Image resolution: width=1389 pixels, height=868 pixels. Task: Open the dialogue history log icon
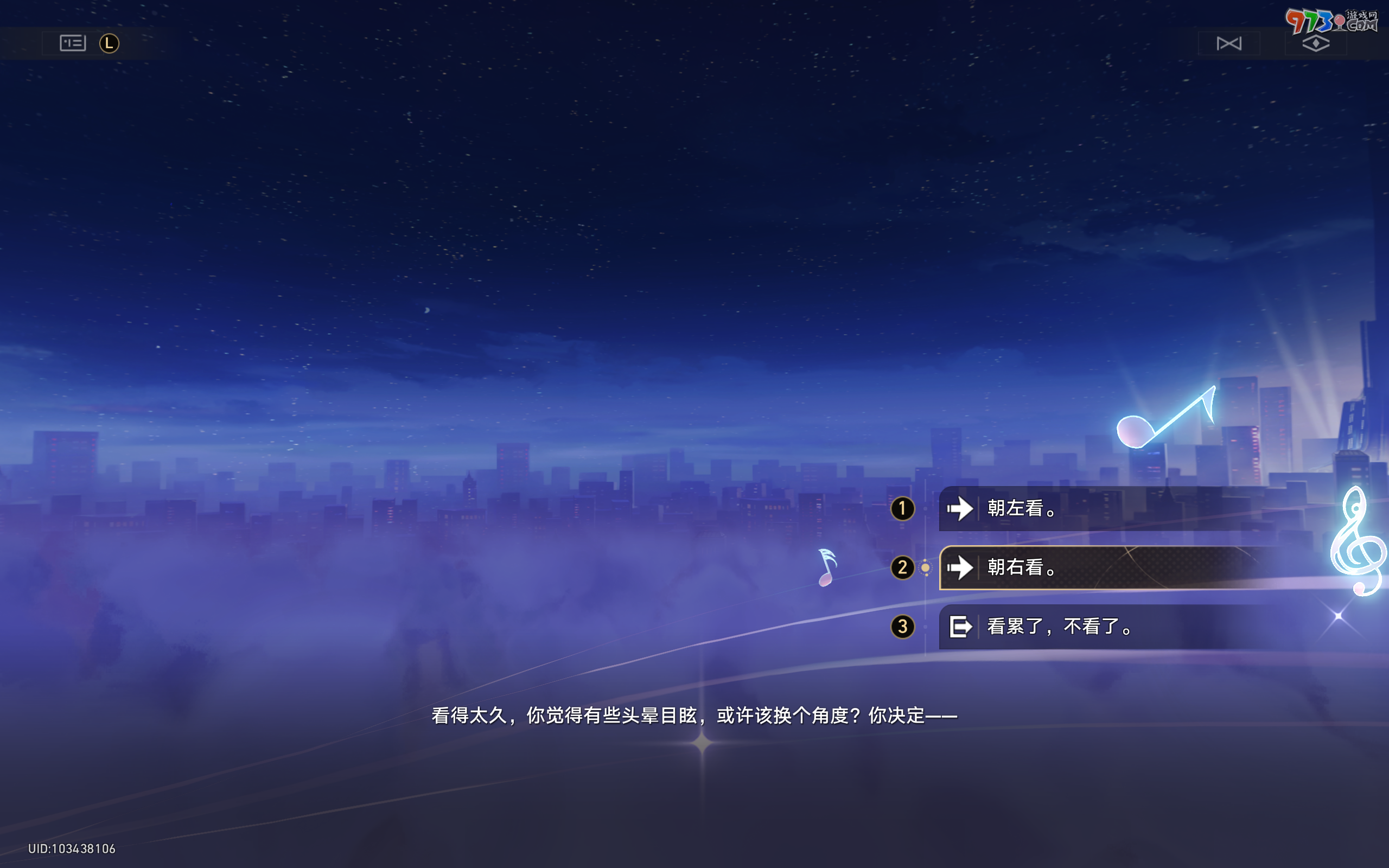click(72, 42)
